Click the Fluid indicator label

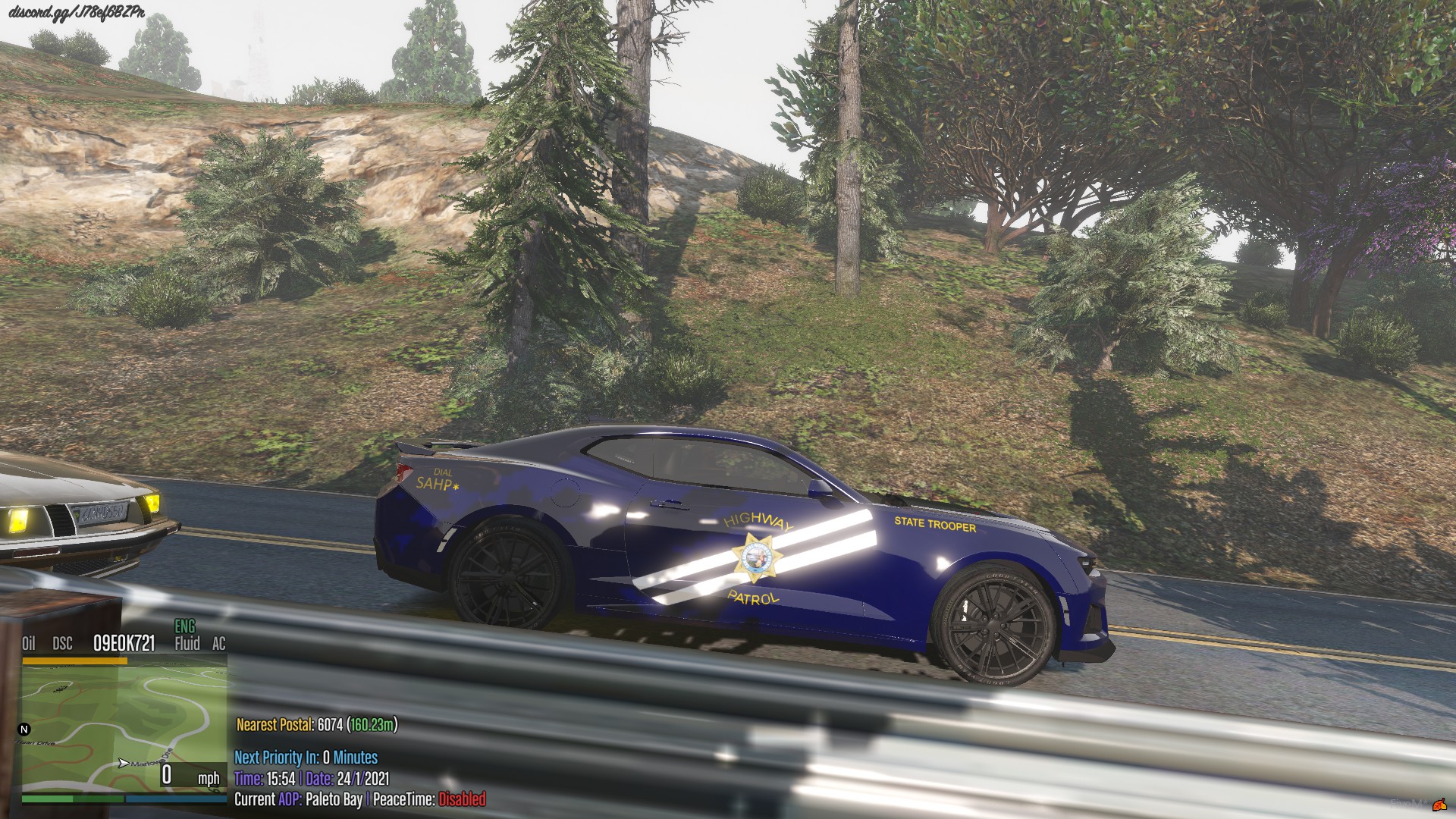coord(187,644)
